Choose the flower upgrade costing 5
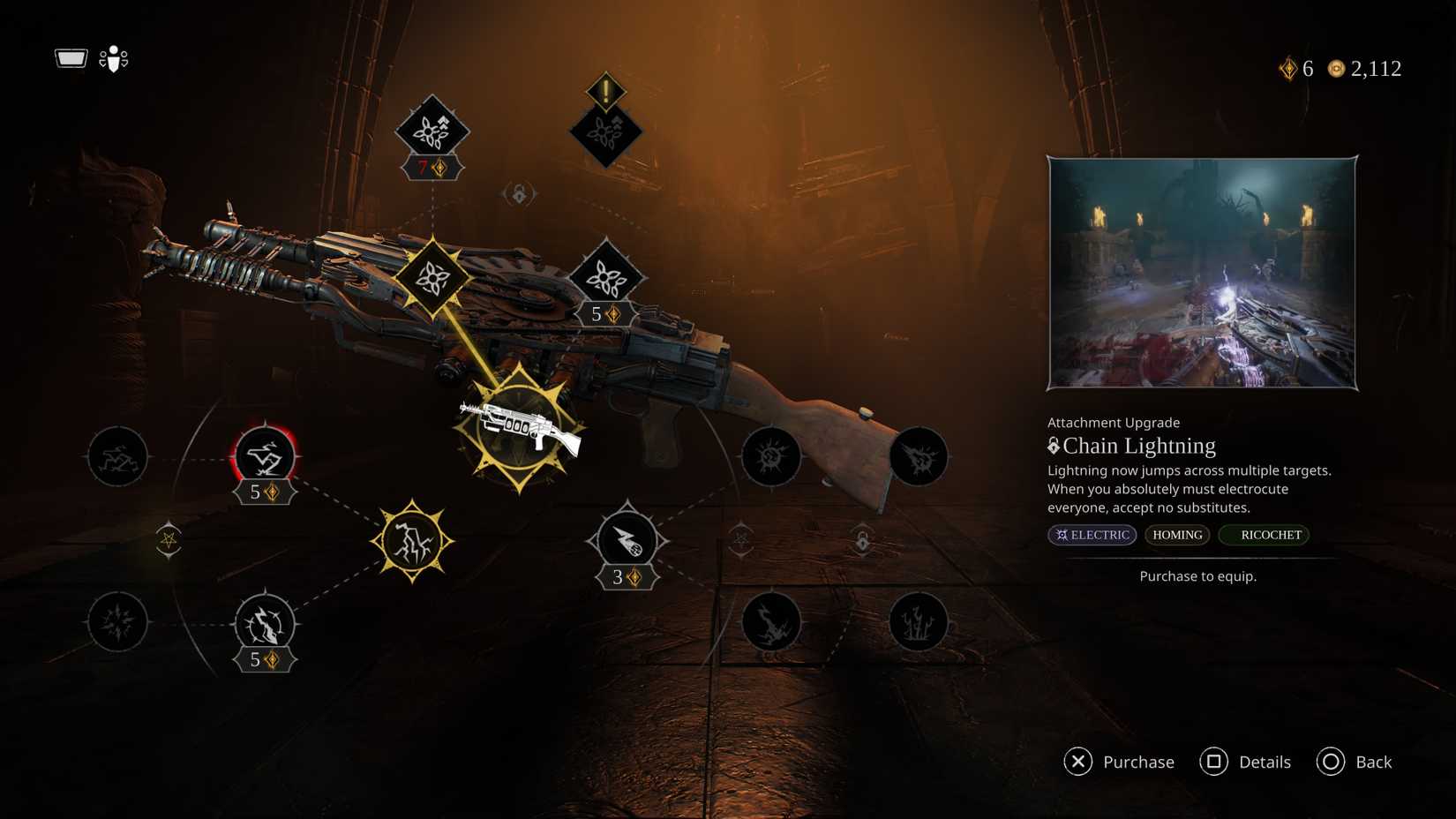Screen dimensions: 1456x819 (x=606, y=278)
